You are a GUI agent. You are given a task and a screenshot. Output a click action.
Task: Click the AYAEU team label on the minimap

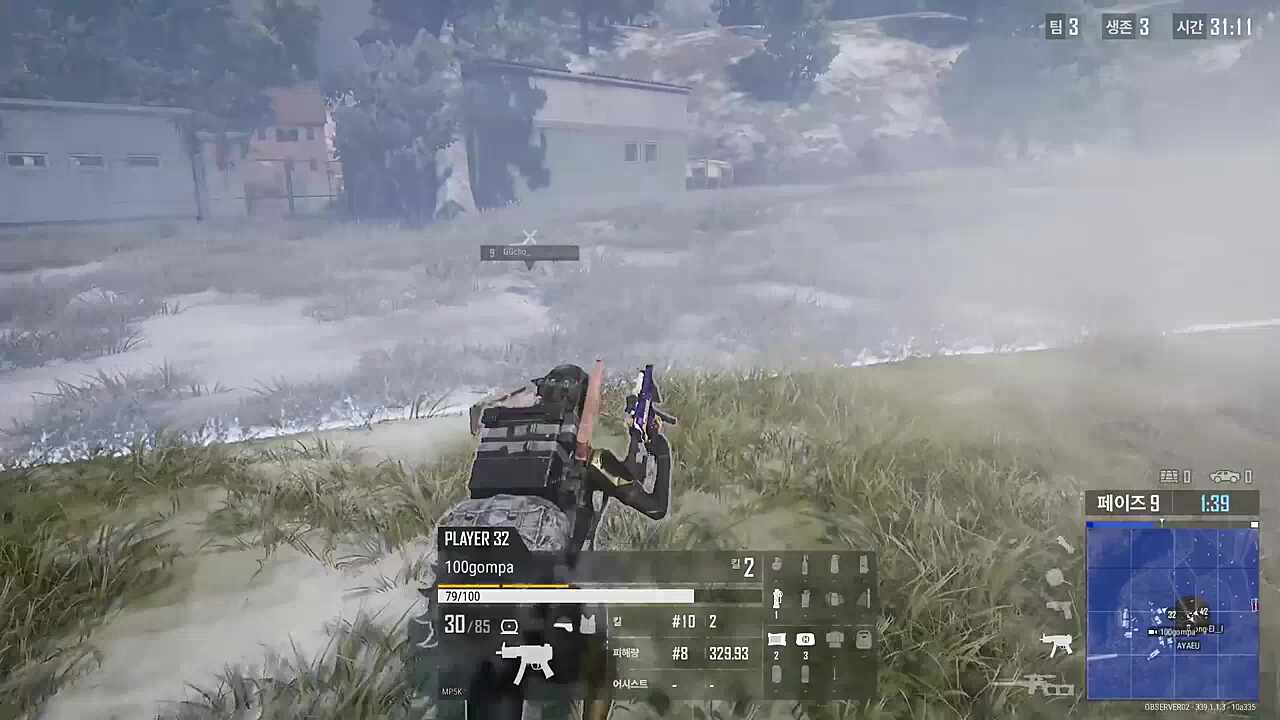tap(1188, 645)
